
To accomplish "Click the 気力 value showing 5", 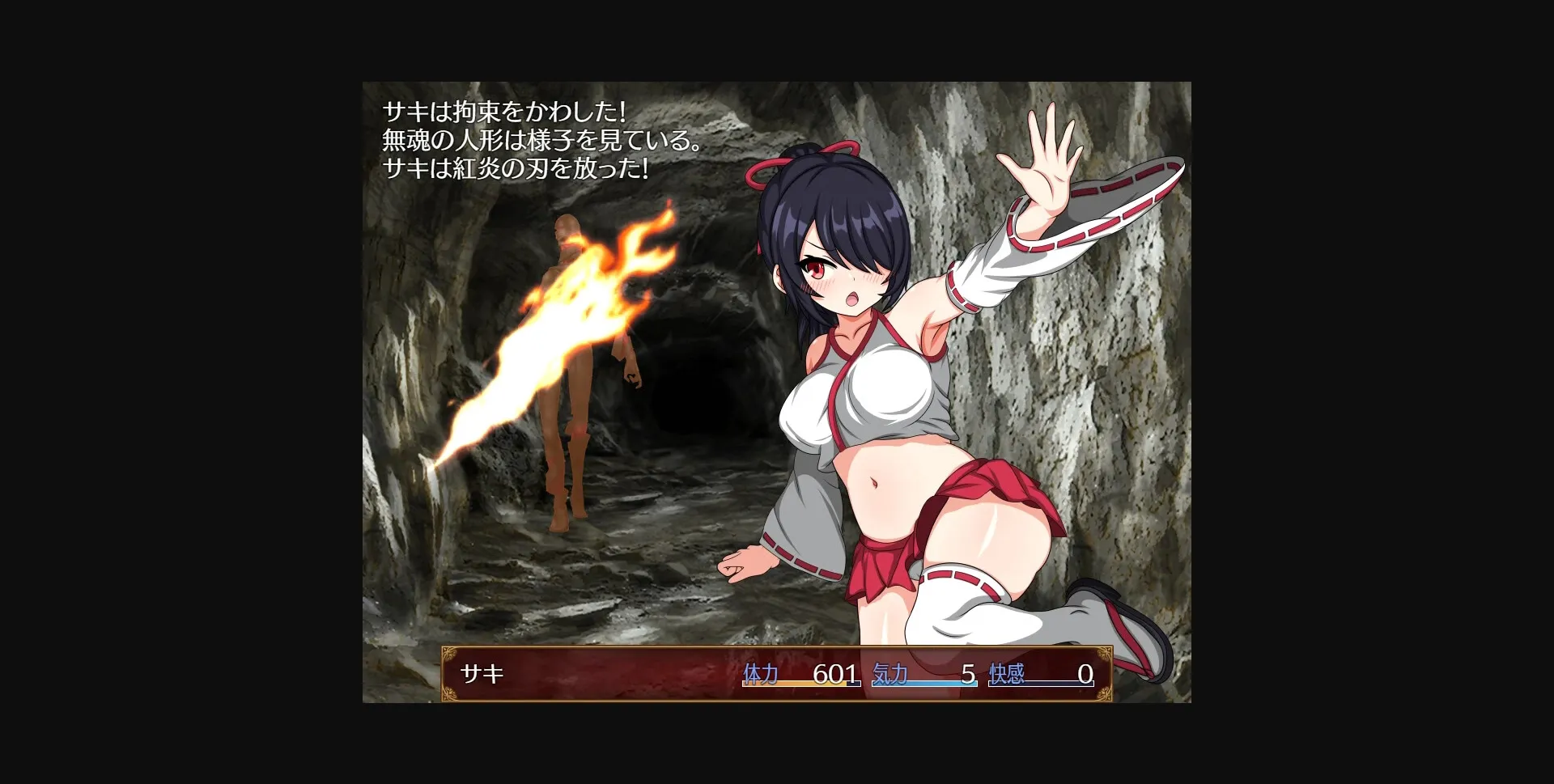I will click(967, 672).
